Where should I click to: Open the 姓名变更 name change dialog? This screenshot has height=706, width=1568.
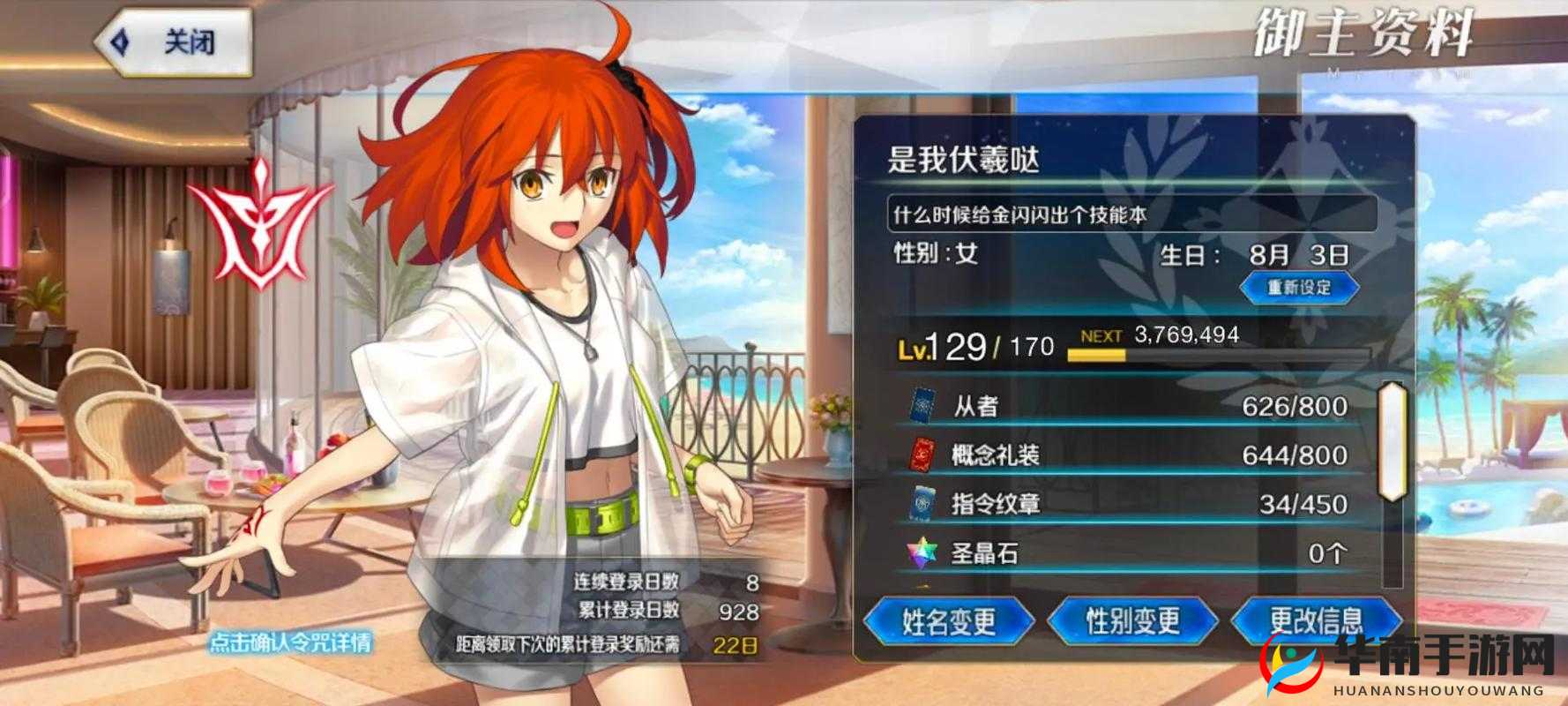click(x=948, y=621)
